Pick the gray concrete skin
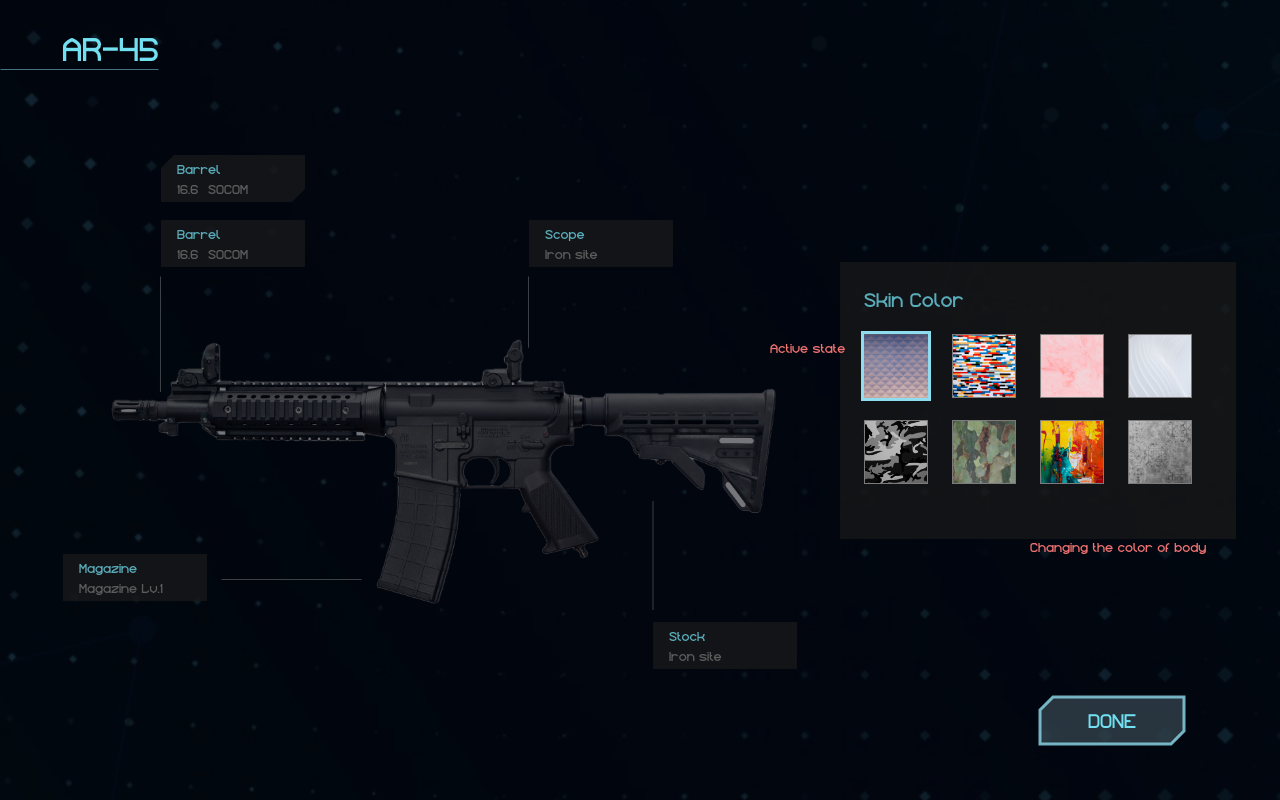 (x=1160, y=452)
